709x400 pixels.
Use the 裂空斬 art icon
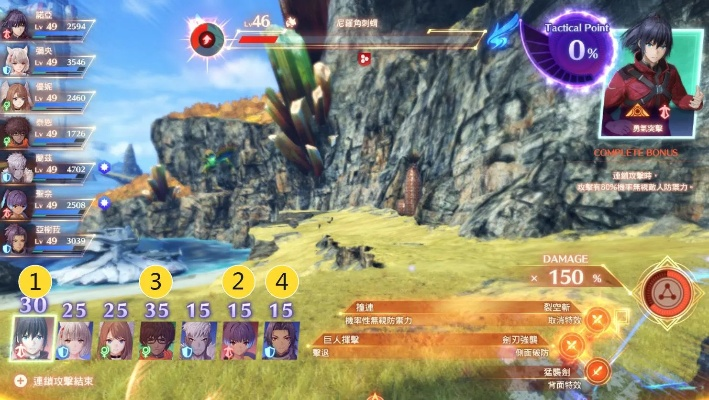click(x=598, y=320)
